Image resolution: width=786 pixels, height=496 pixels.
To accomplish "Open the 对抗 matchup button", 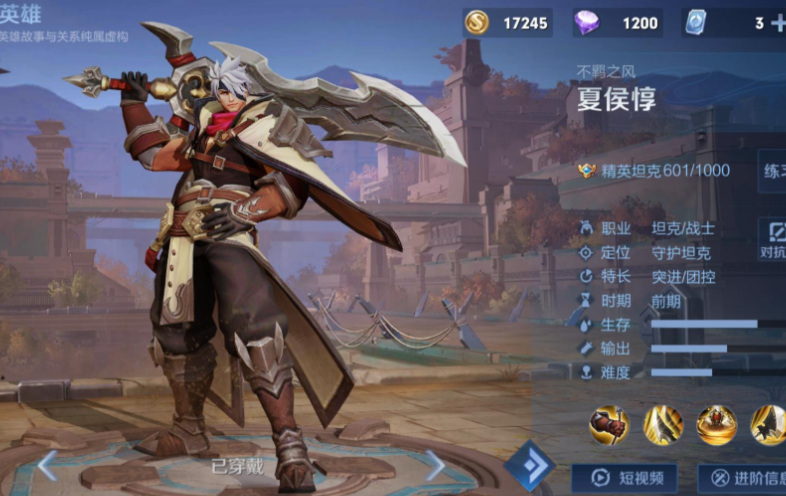I will (x=771, y=240).
